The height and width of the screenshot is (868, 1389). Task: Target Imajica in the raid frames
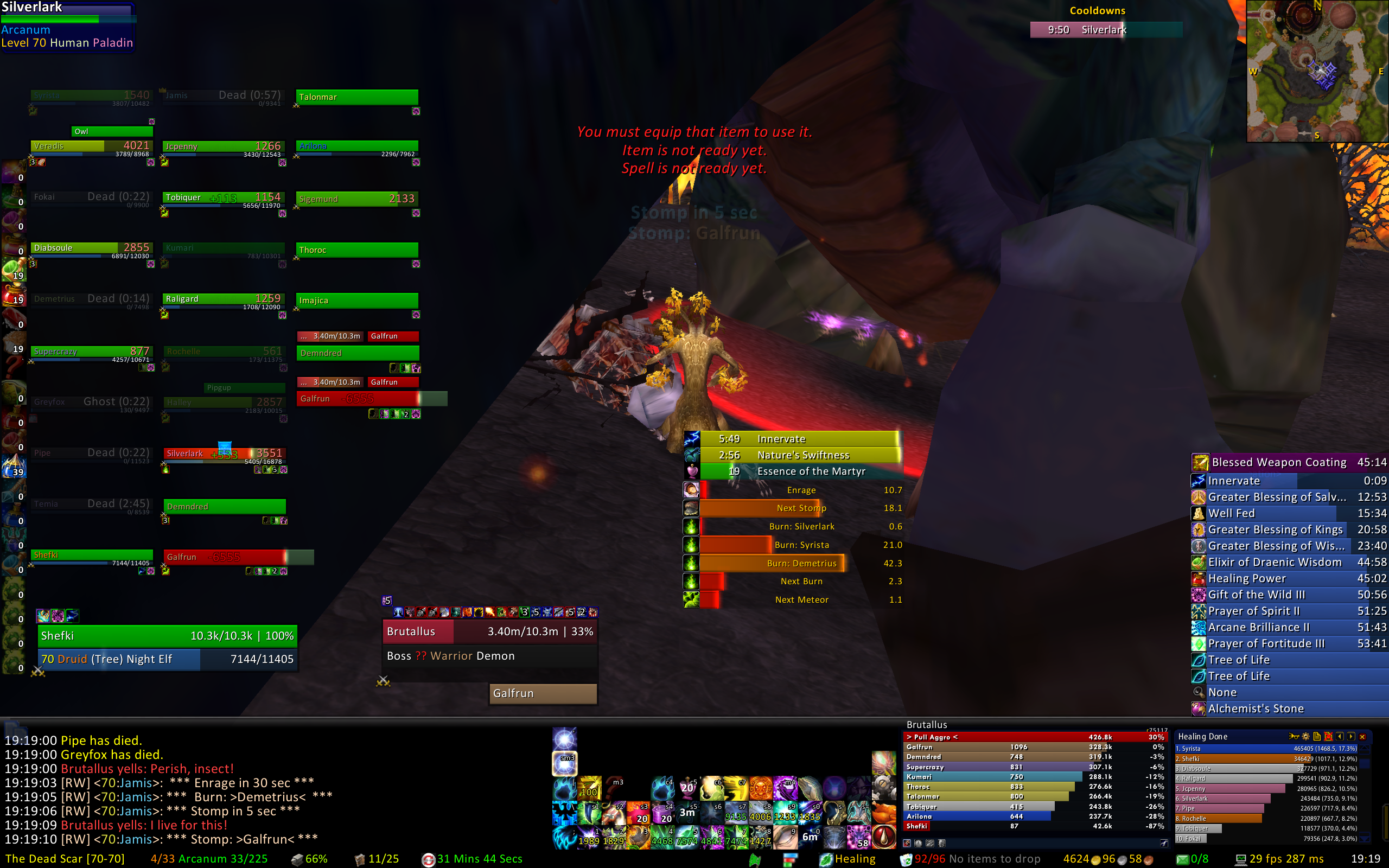point(356,300)
